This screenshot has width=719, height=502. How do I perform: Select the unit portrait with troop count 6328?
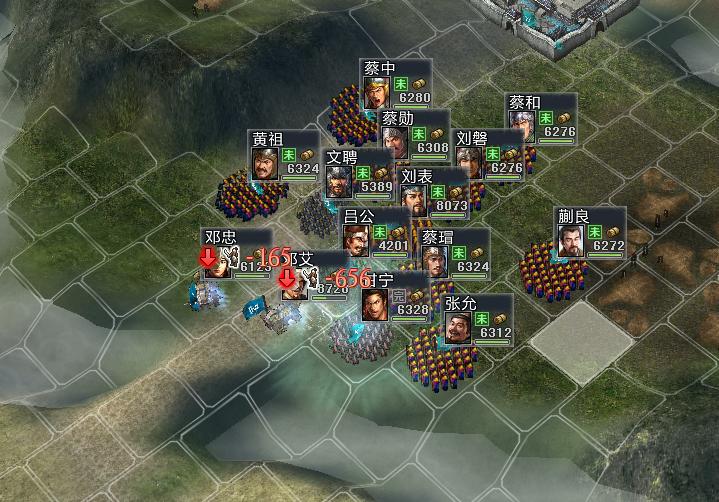376,304
